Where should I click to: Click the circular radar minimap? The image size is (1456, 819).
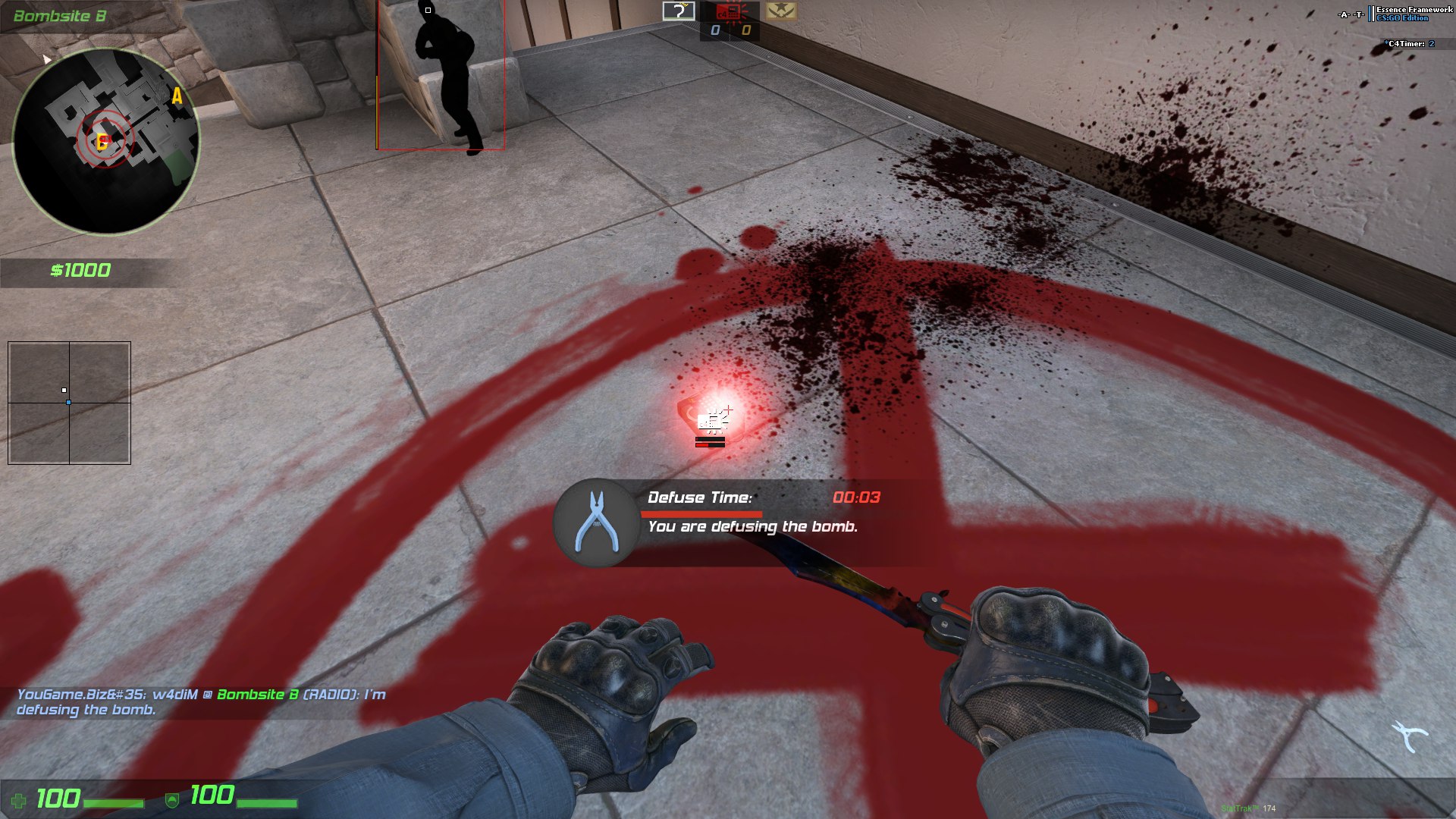106,142
